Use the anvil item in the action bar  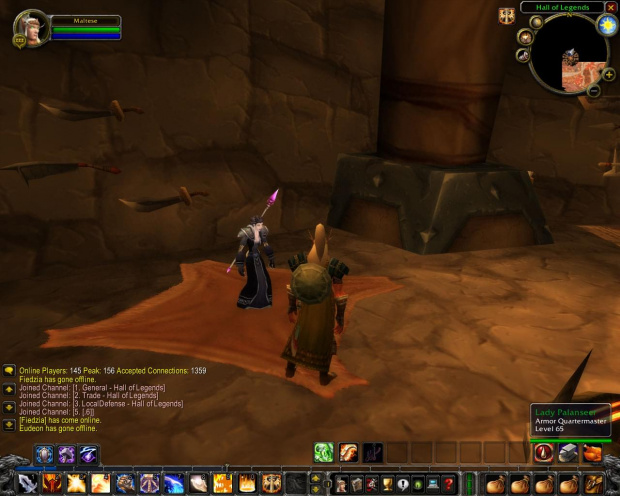click(568, 453)
